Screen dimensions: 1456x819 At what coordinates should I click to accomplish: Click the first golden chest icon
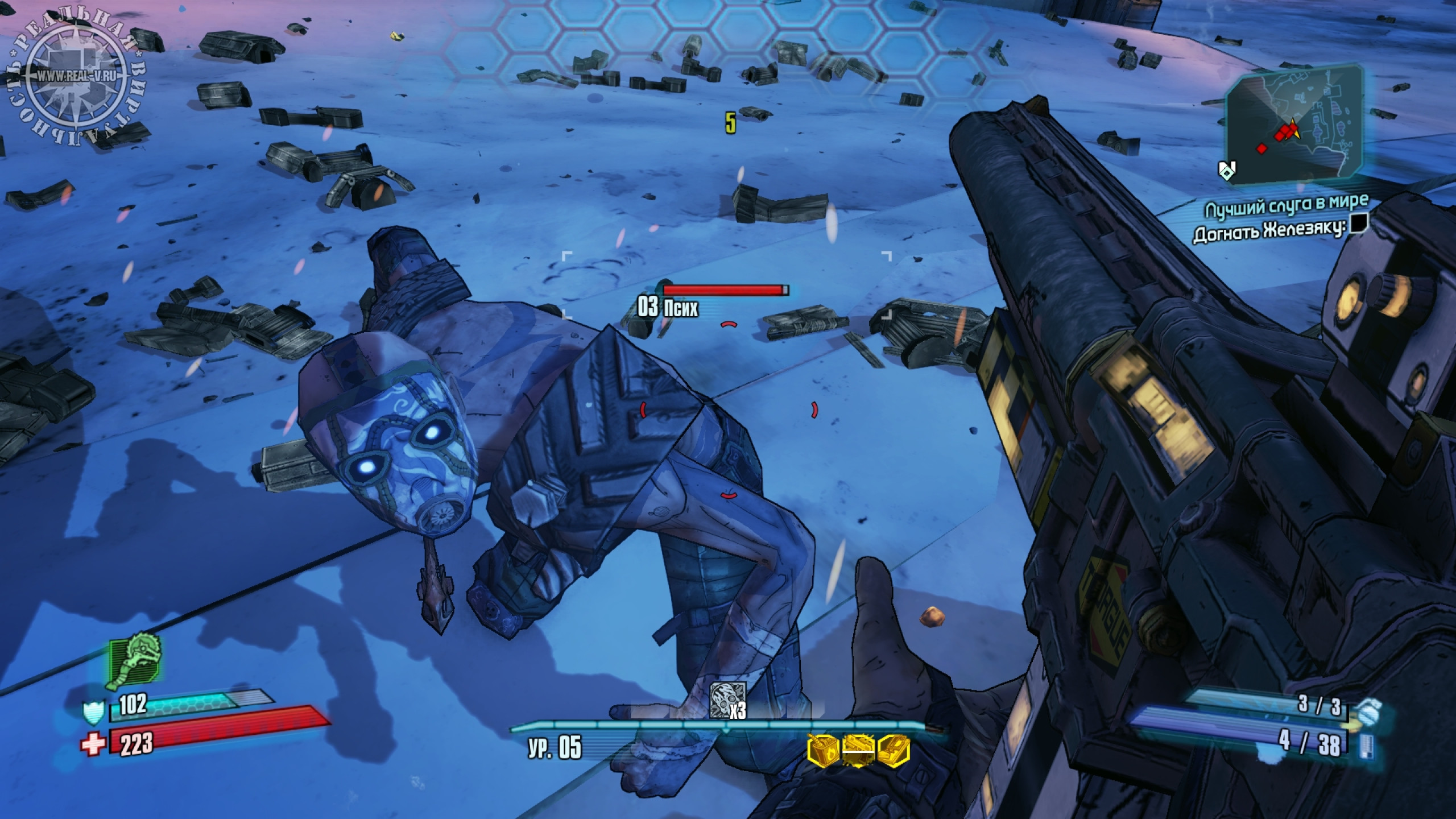click(822, 751)
